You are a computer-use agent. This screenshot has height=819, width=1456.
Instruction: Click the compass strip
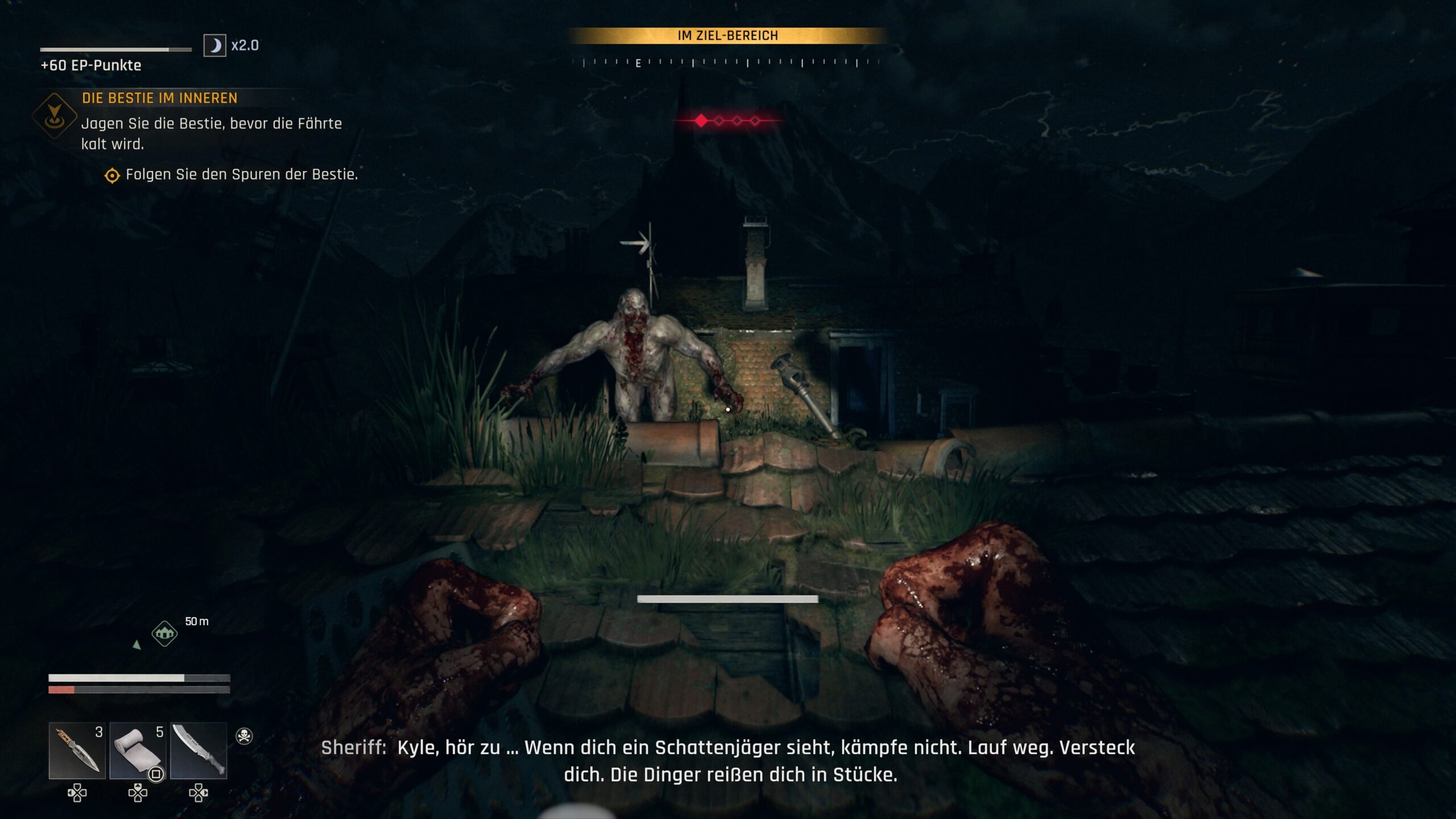pos(727,63)
